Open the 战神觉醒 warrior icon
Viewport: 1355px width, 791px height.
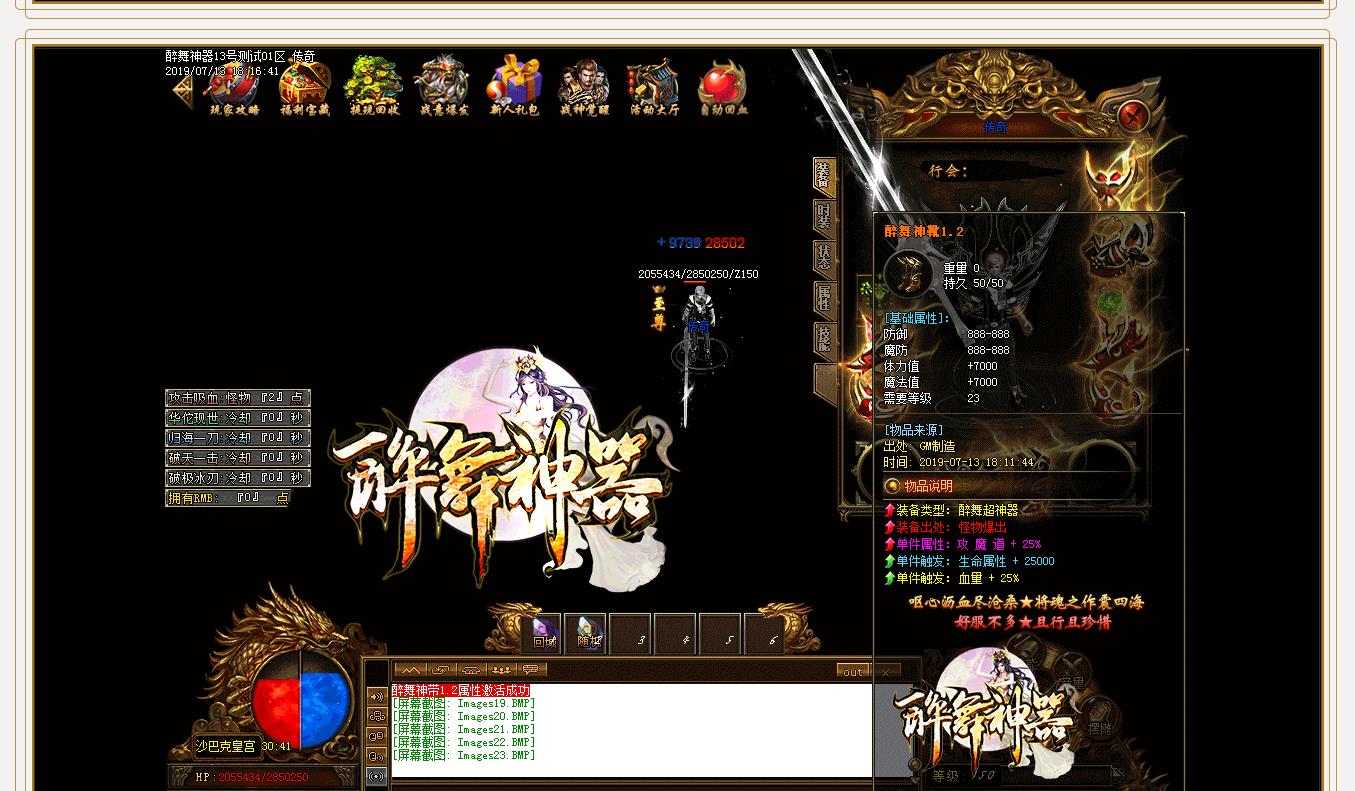pyautogui.click(x=585, y=87)
